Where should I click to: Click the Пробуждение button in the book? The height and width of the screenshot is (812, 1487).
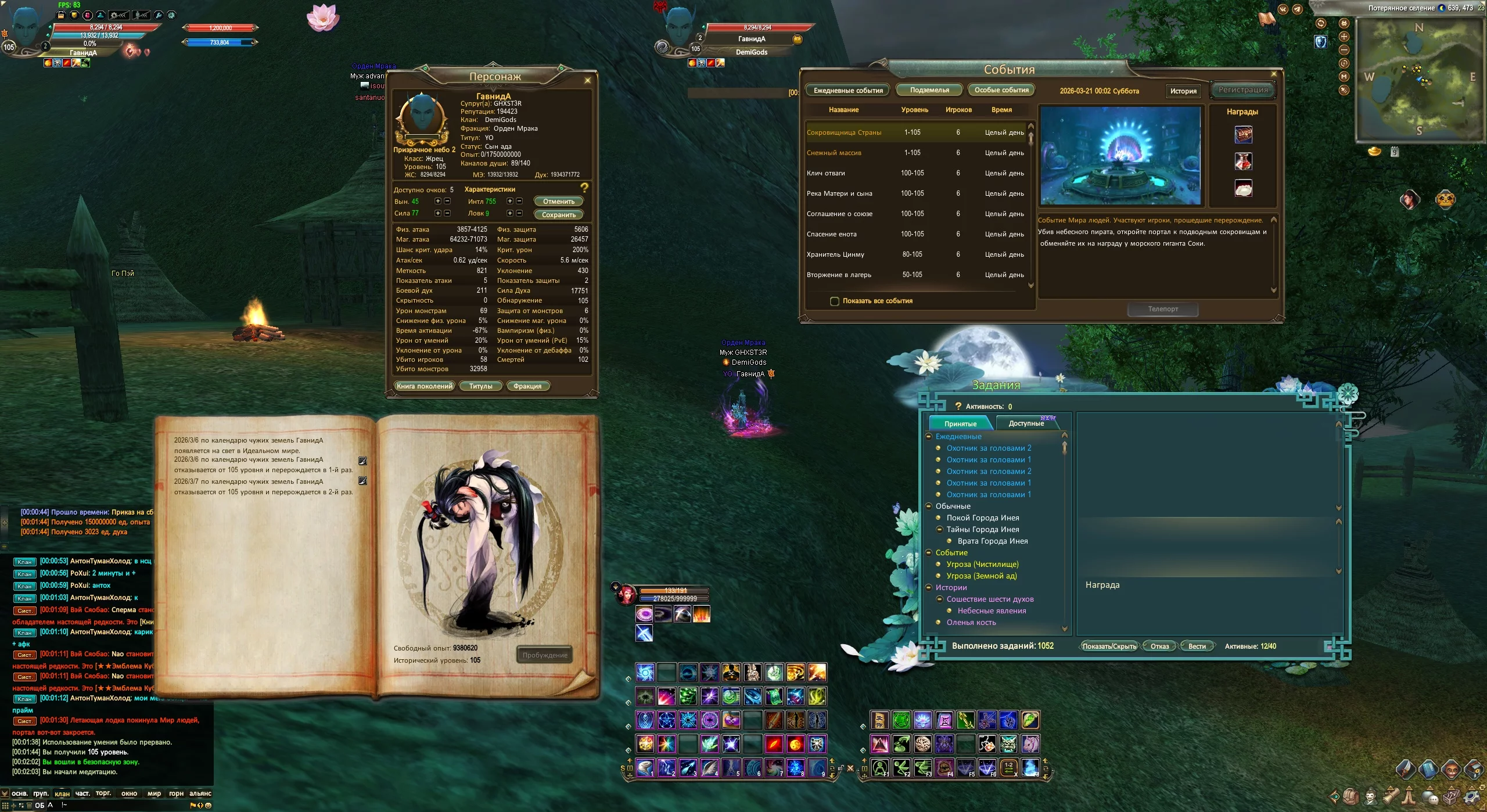(544, 655)
